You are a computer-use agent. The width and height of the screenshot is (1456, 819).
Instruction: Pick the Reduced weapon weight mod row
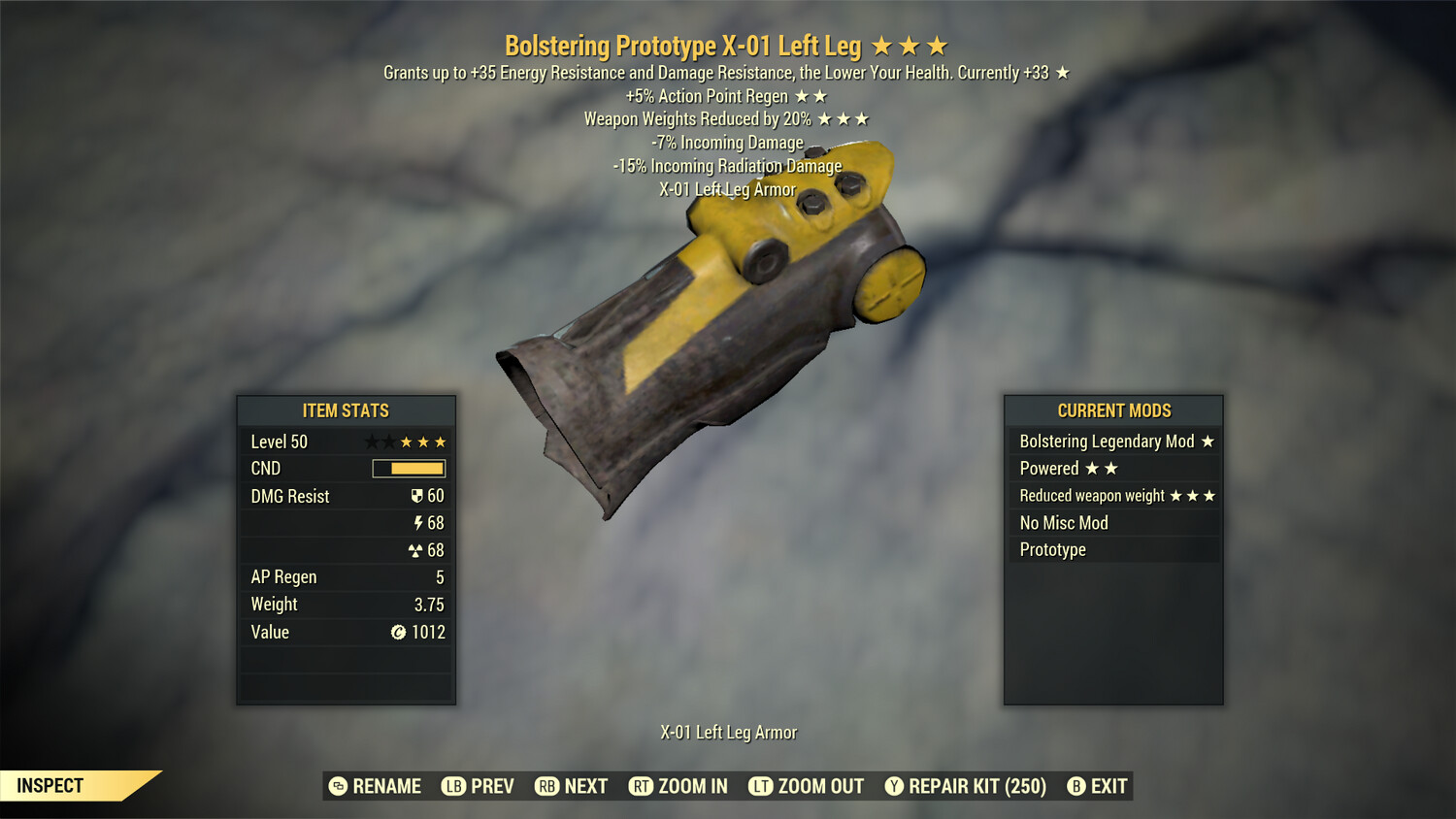point(1113,496)
